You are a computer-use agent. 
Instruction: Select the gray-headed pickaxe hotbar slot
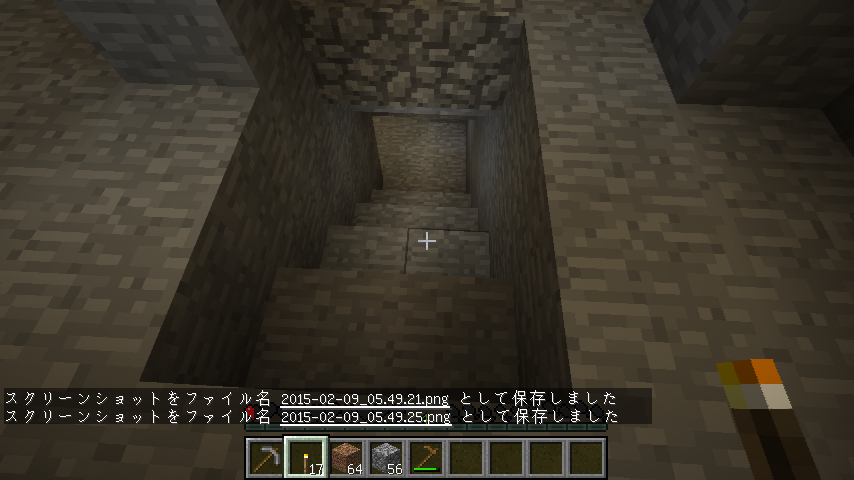coord(265,458)
